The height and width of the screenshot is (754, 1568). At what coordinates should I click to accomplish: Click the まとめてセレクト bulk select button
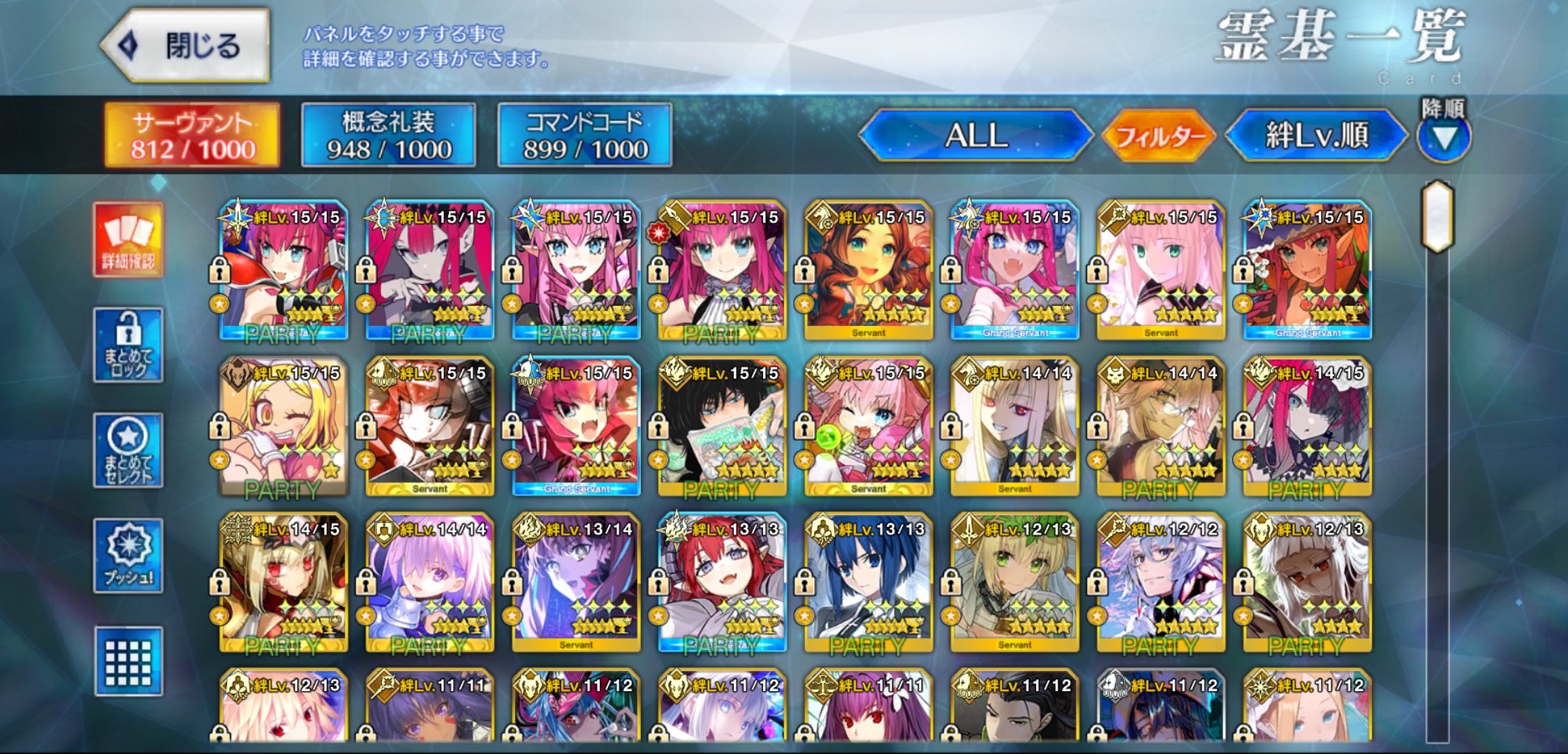point(128,451)
